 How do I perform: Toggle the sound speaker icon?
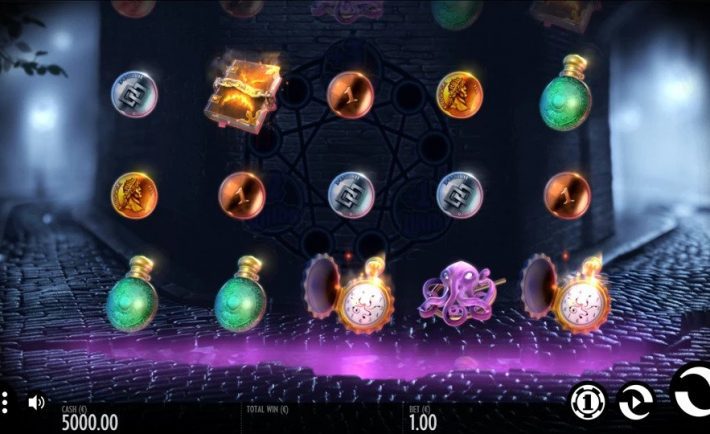(x=36, y=402)
